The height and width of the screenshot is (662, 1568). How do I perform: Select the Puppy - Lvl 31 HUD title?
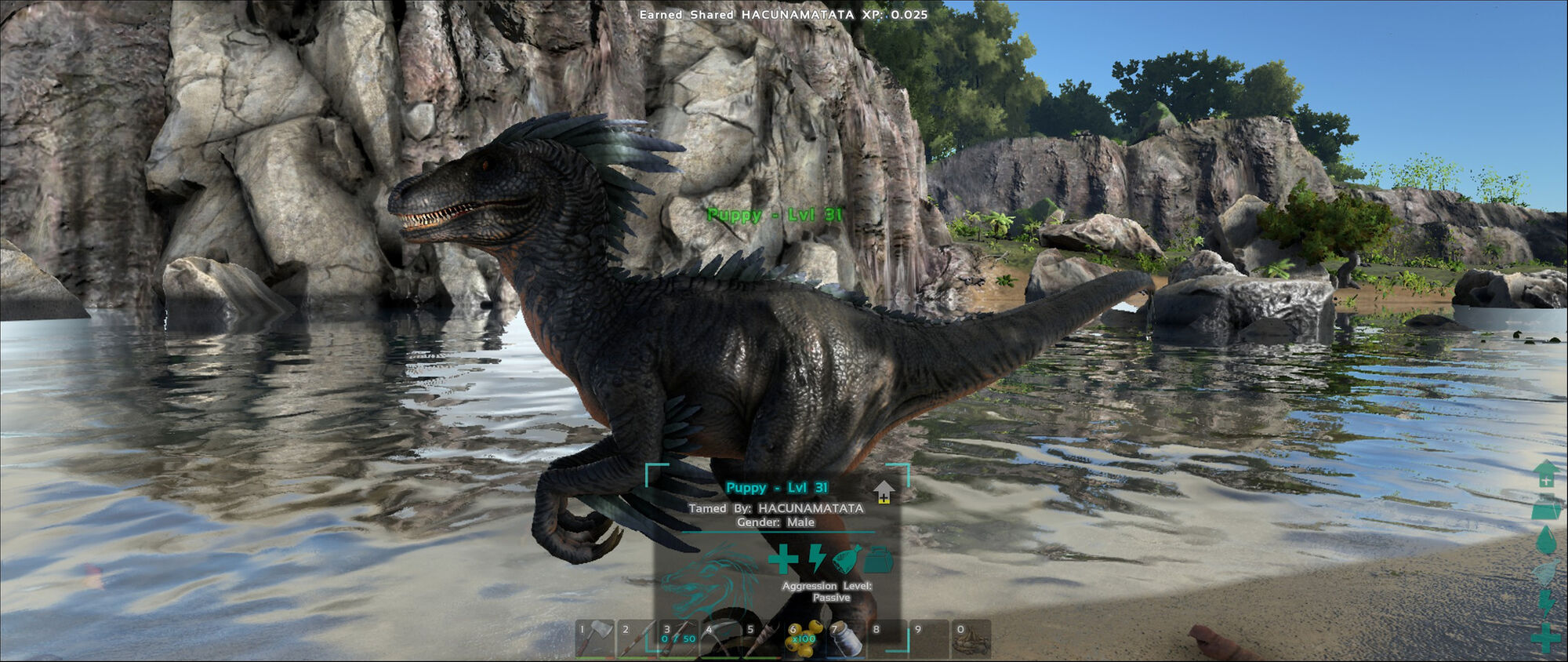776,487
